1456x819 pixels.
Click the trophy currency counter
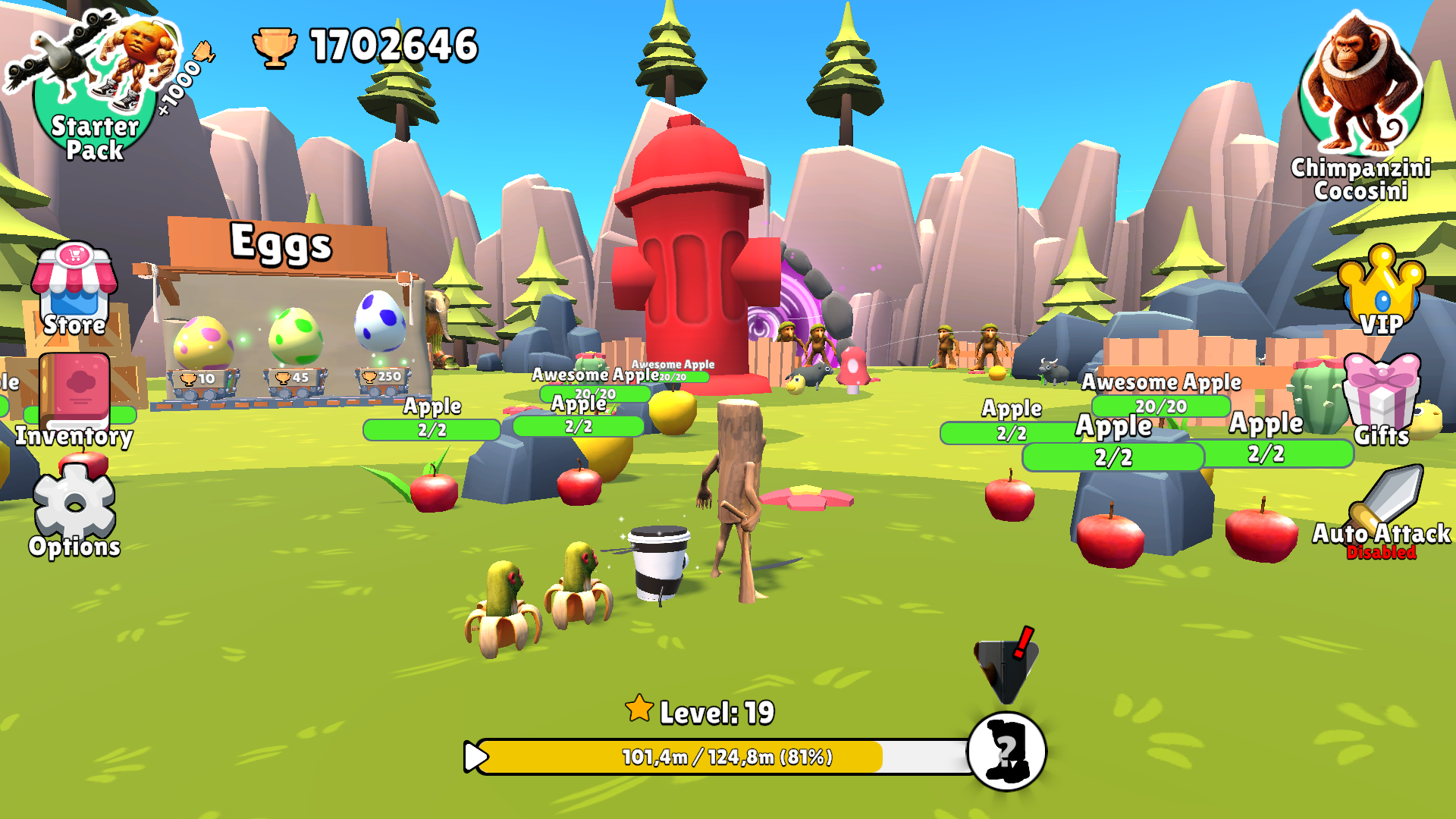tap(349, 47)
